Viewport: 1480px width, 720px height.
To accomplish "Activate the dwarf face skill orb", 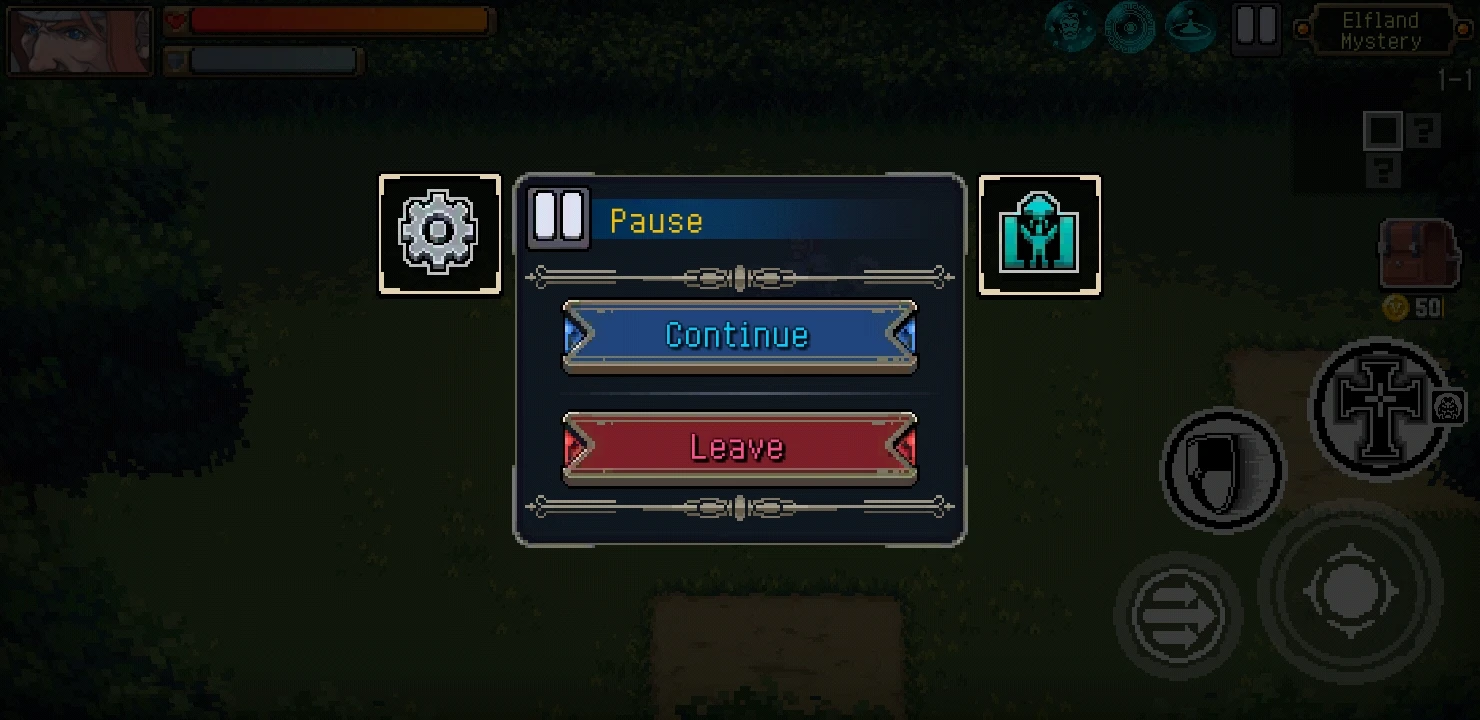I will click(1070, 28).
